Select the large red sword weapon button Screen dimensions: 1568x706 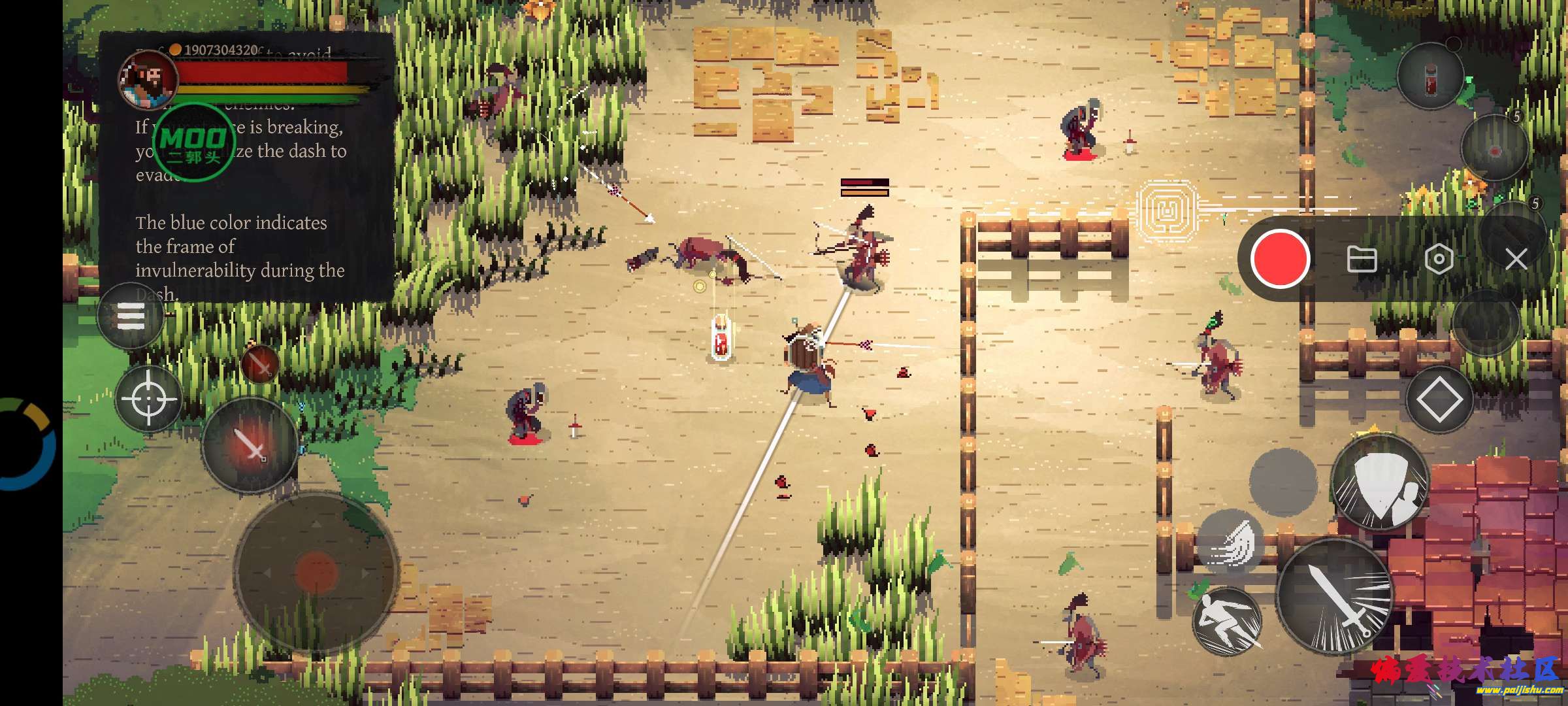pos(250,445)
